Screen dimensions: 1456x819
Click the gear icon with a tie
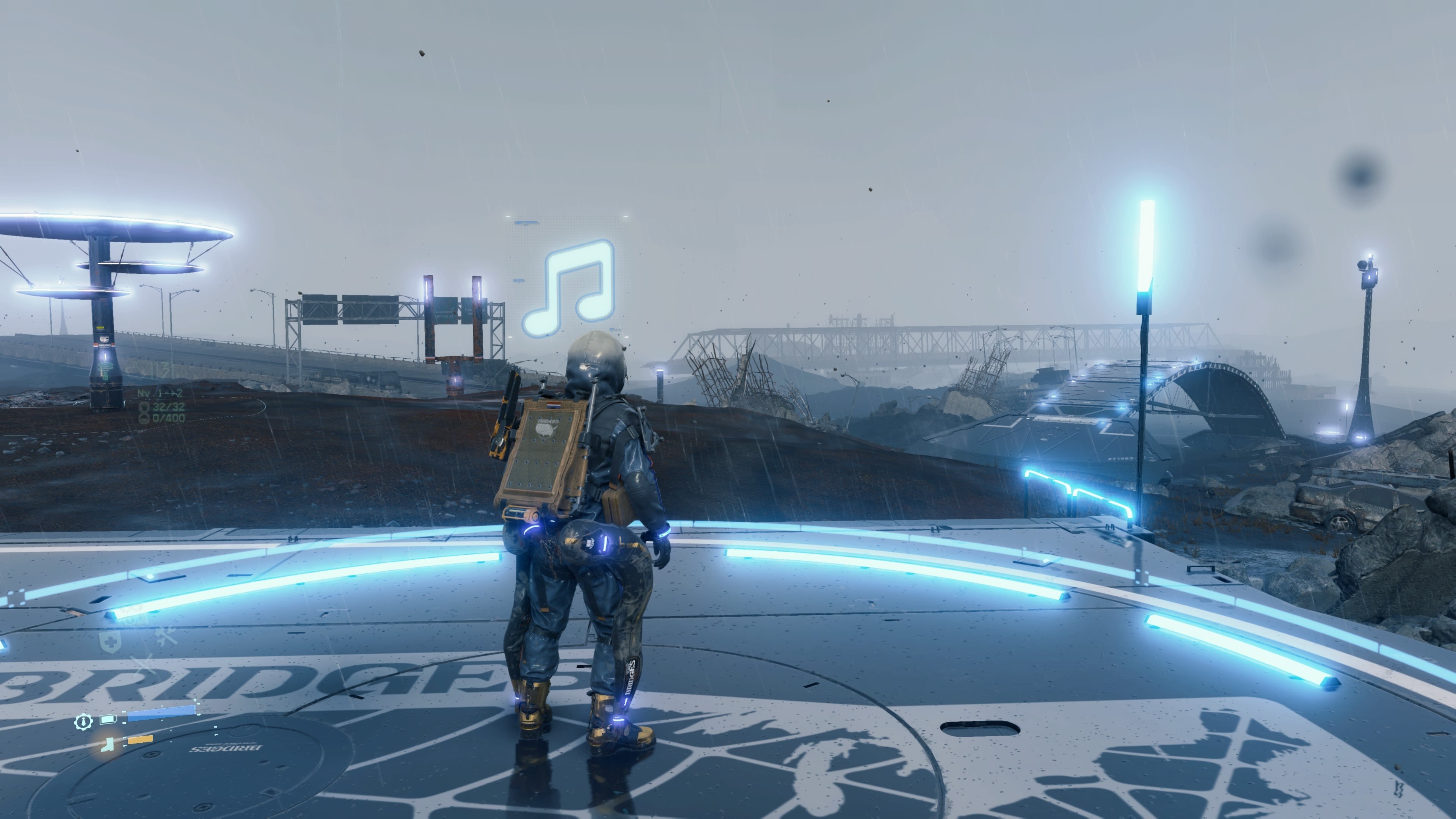click(x=83, y=721)
